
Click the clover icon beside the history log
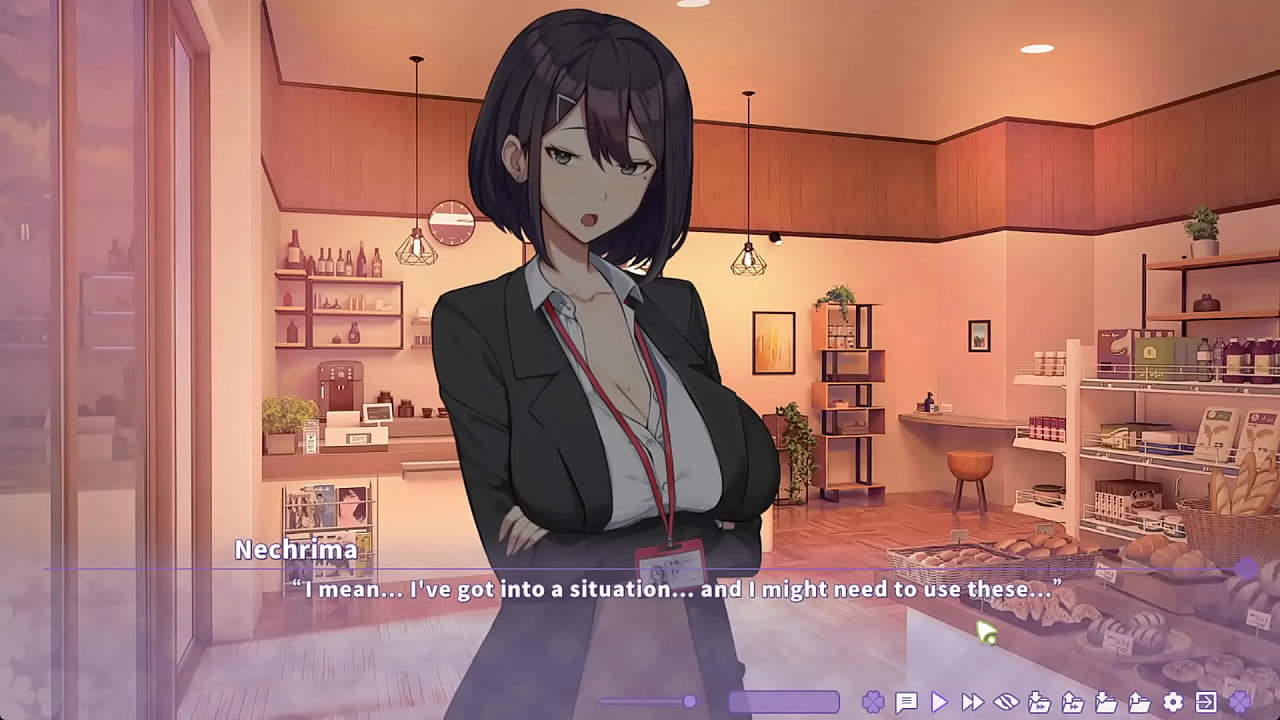click(873, 701)
